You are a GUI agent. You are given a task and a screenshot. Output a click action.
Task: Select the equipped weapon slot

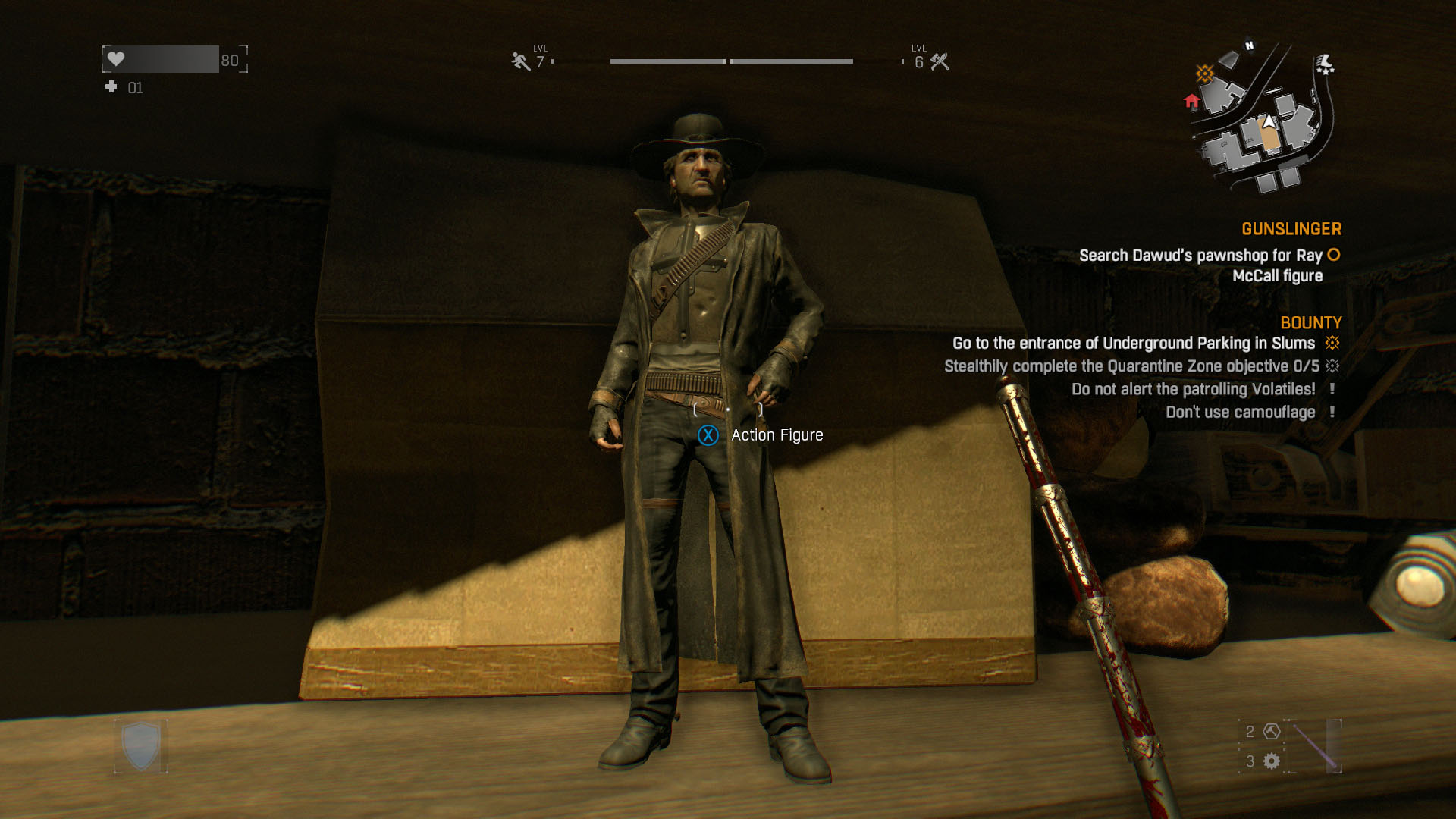click(1316, 746)
